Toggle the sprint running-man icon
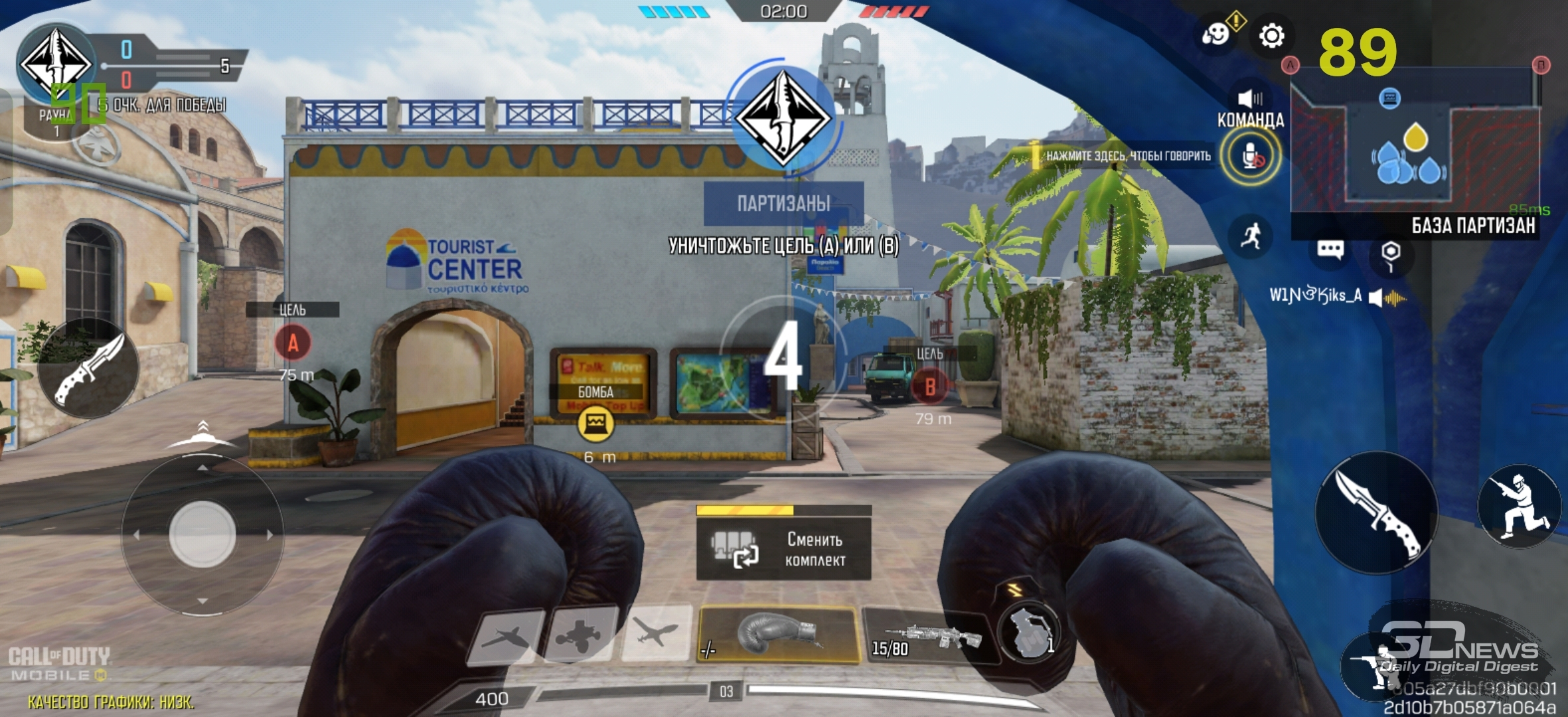This screenshot has width=1568, height=717. 1251,236
